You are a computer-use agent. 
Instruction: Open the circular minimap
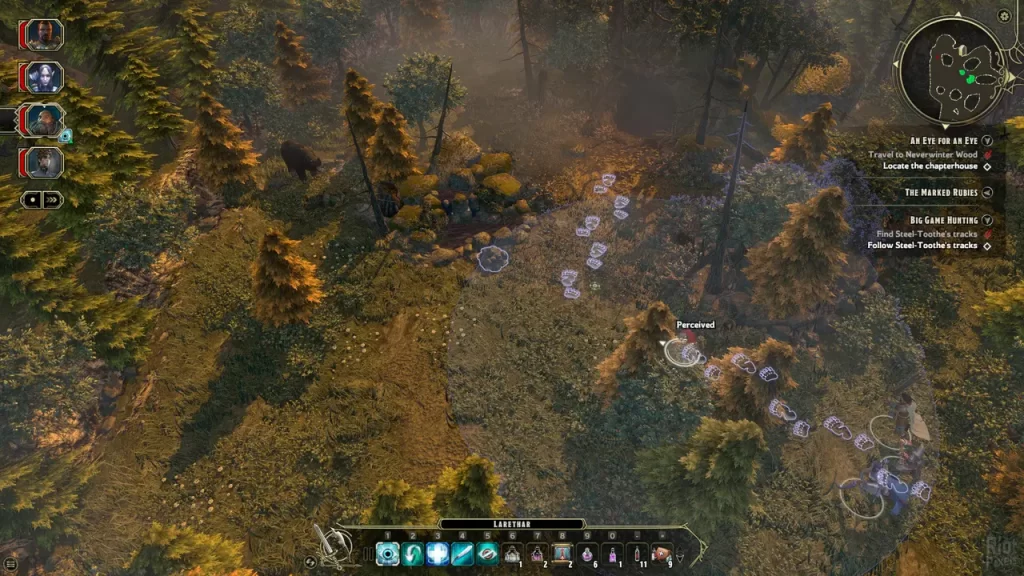coord(951,70)
